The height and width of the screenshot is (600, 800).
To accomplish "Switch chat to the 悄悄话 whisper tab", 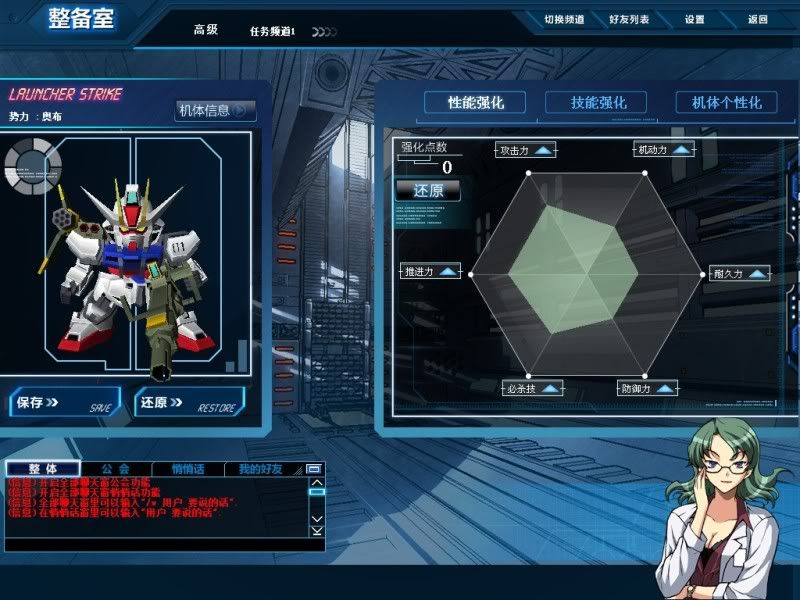I will click(187, 468).
